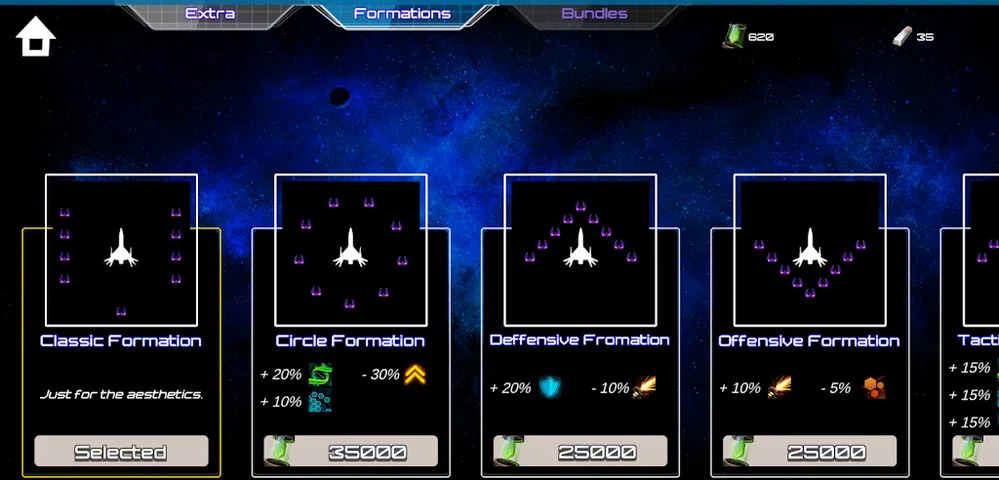Select the Classic Formation preview
The width and height of the screenshot is (999, 480).
pyautogui.click(x=121, y=250)
